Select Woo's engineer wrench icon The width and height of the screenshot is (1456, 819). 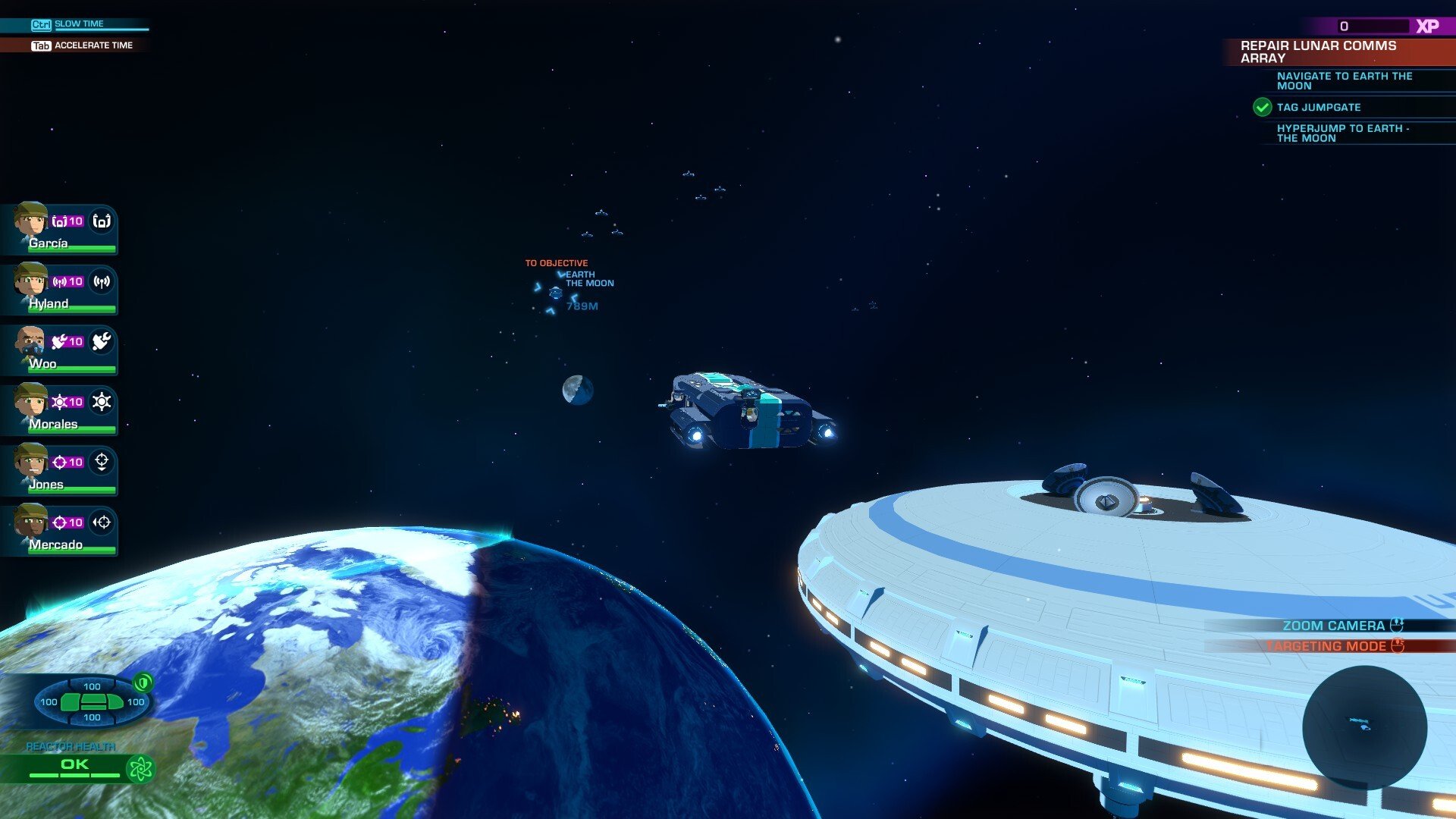103,342
